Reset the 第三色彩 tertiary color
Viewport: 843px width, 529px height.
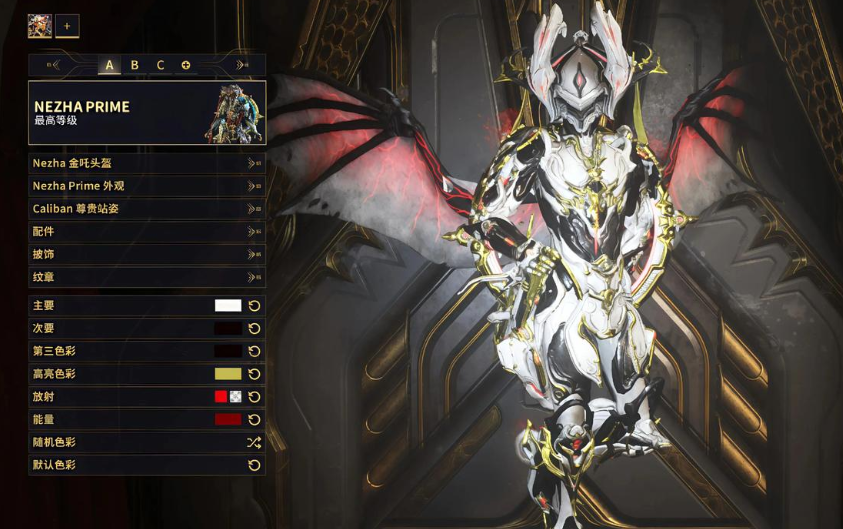[254, 351]
